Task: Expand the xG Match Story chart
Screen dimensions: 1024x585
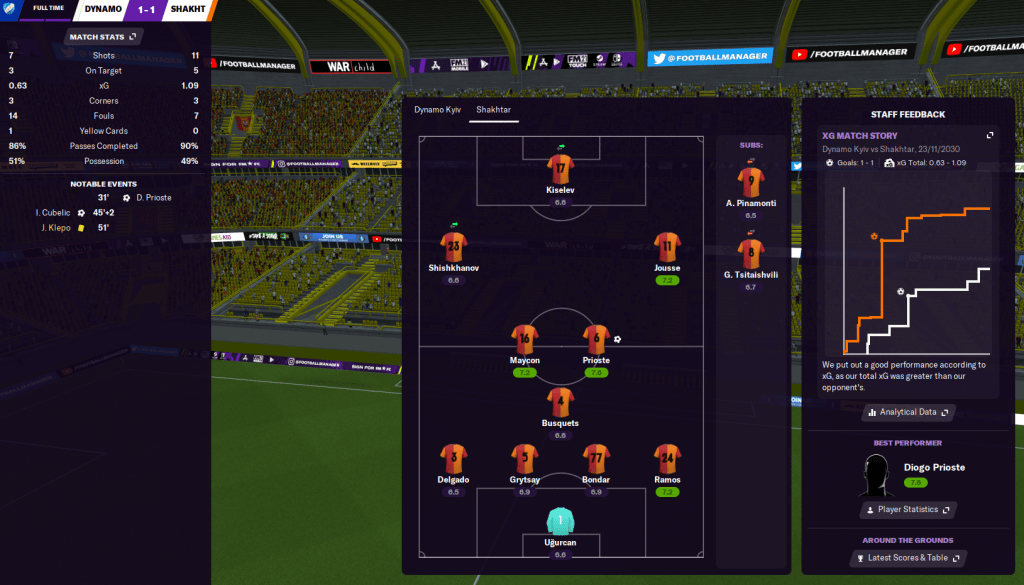Action: 989,136
